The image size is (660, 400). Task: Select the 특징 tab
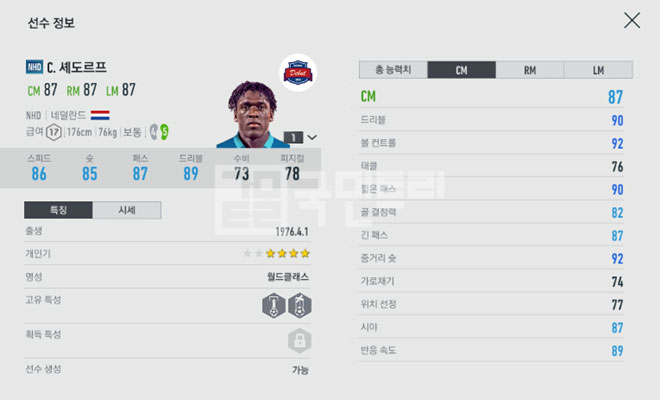click(x=58, y=210)
